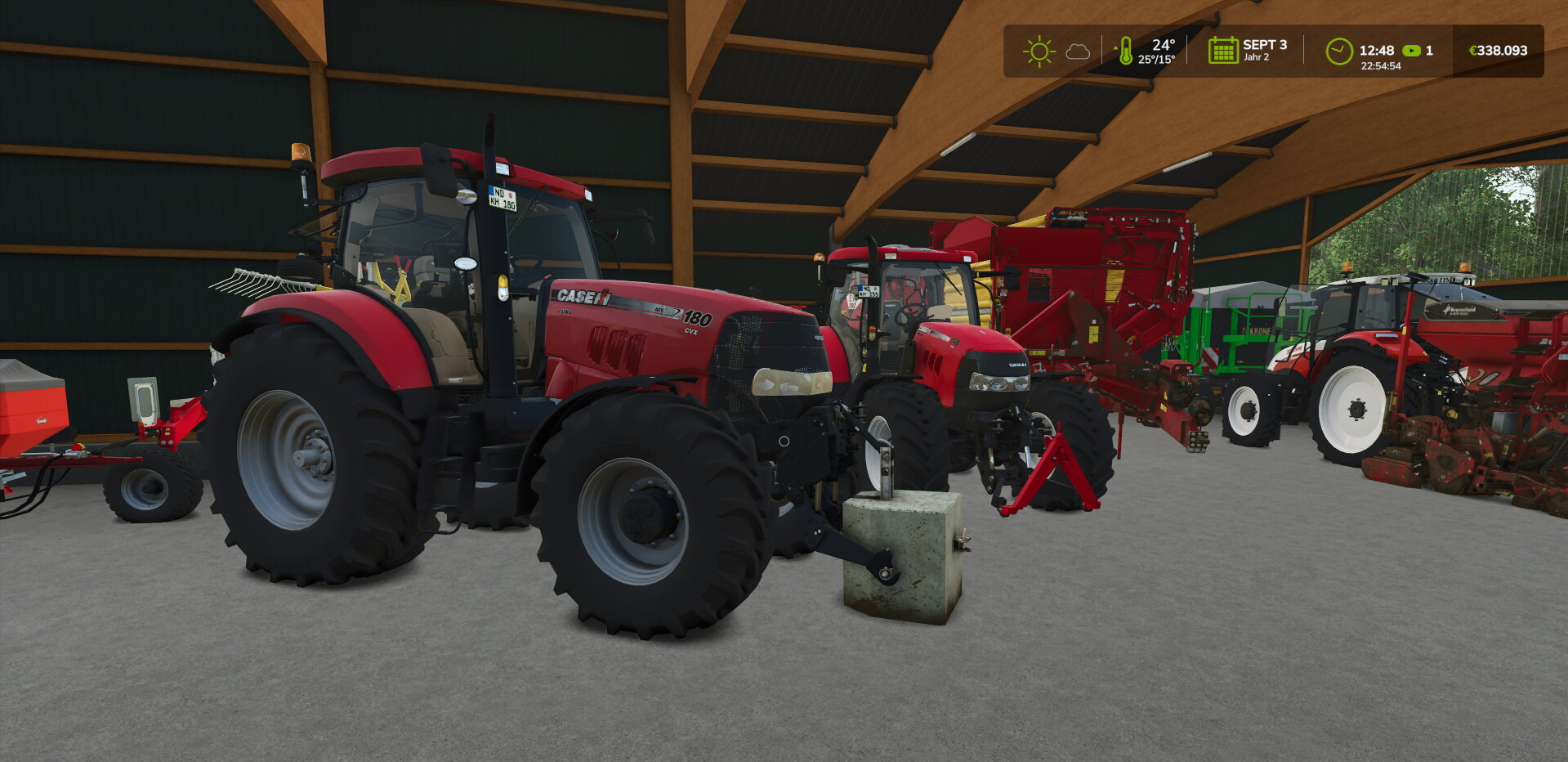Open the 22:54:54 real-time counter
Screen dimensions: 1568x762
click(1379, 64)
